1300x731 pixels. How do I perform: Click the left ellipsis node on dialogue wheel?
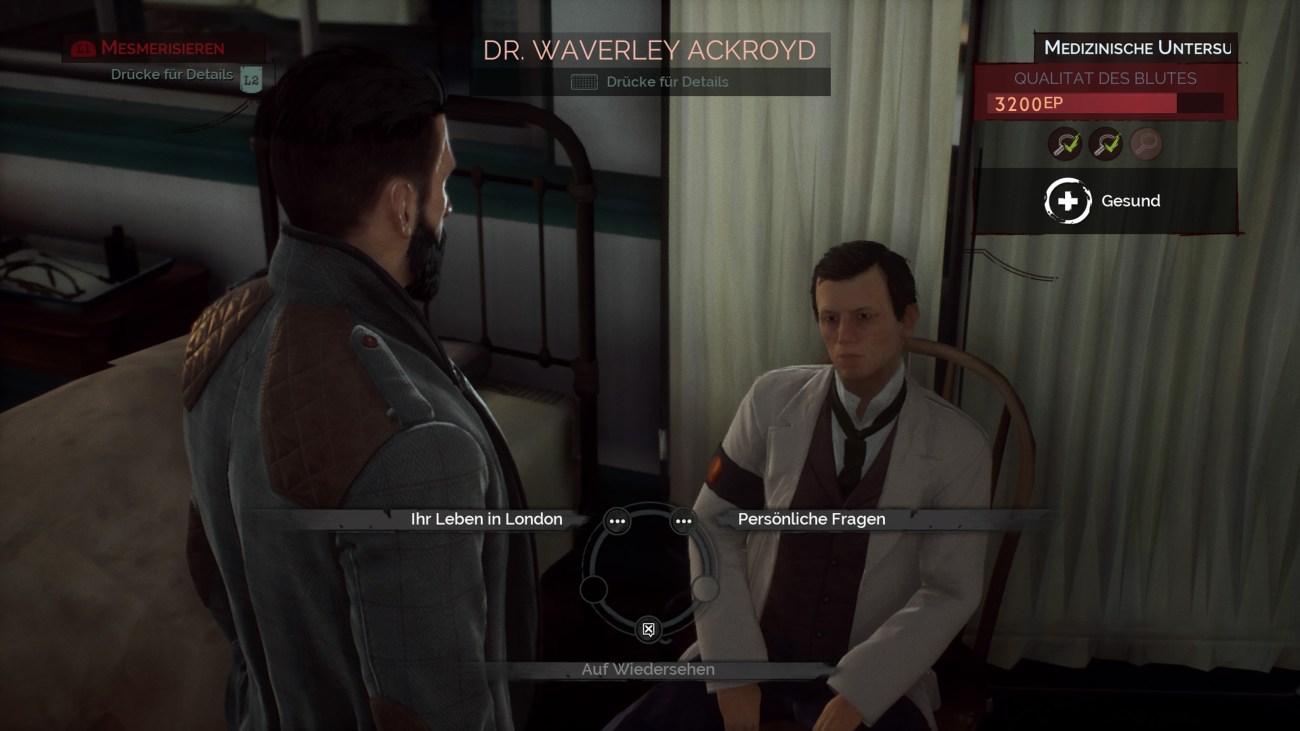[x=617, y=521]
